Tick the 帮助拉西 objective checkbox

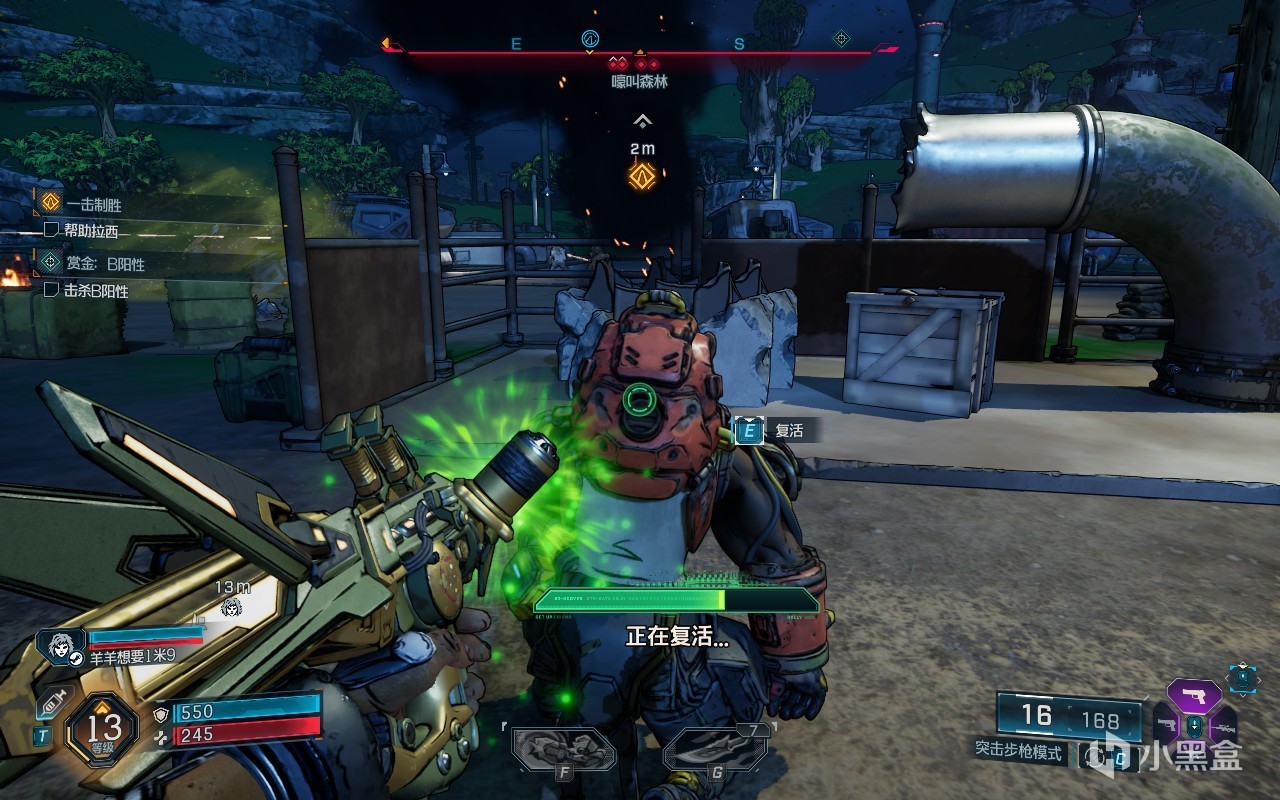click(x=52, y=231)
